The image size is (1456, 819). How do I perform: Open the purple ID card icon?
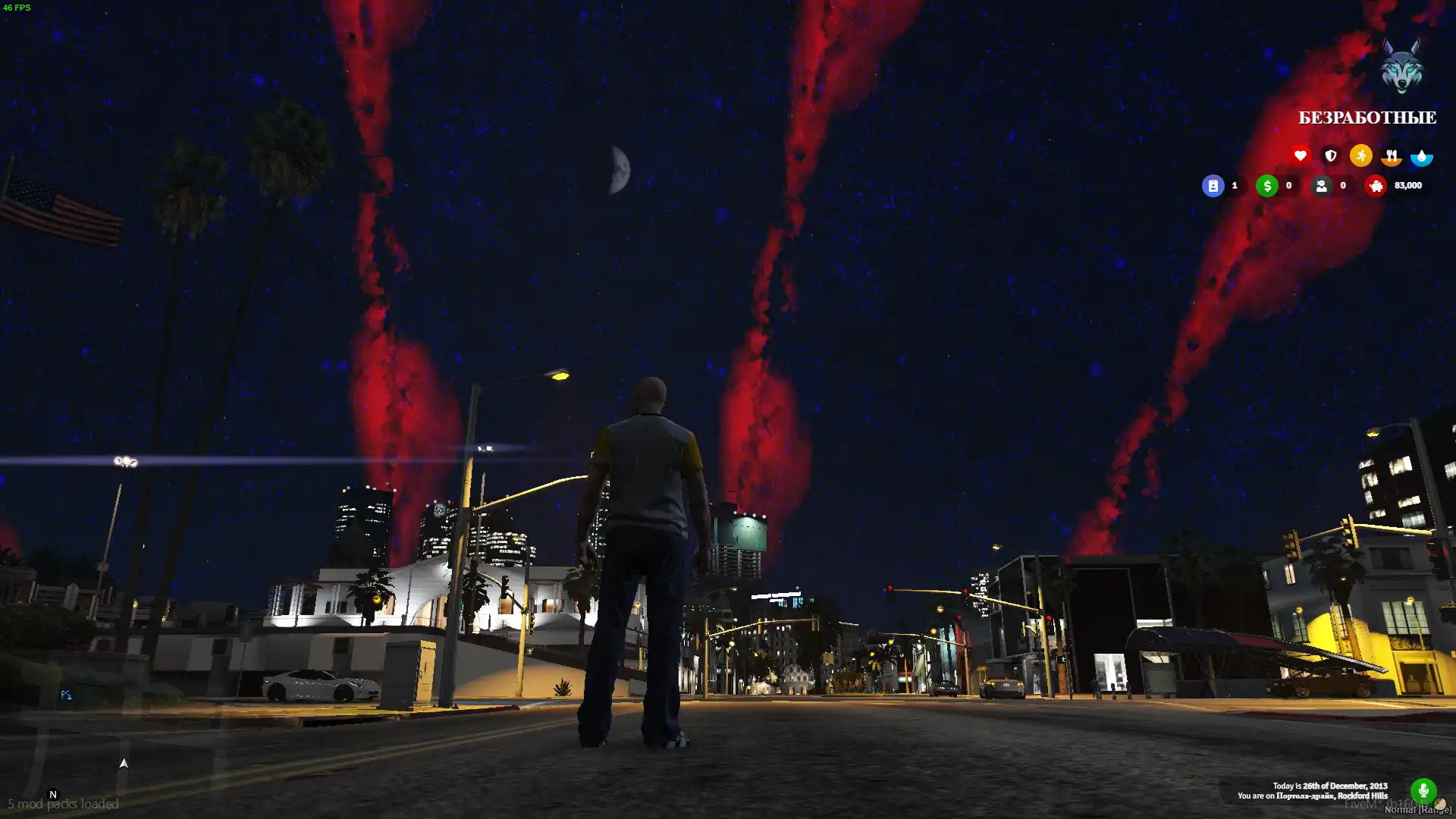[x=1213, y=186]
